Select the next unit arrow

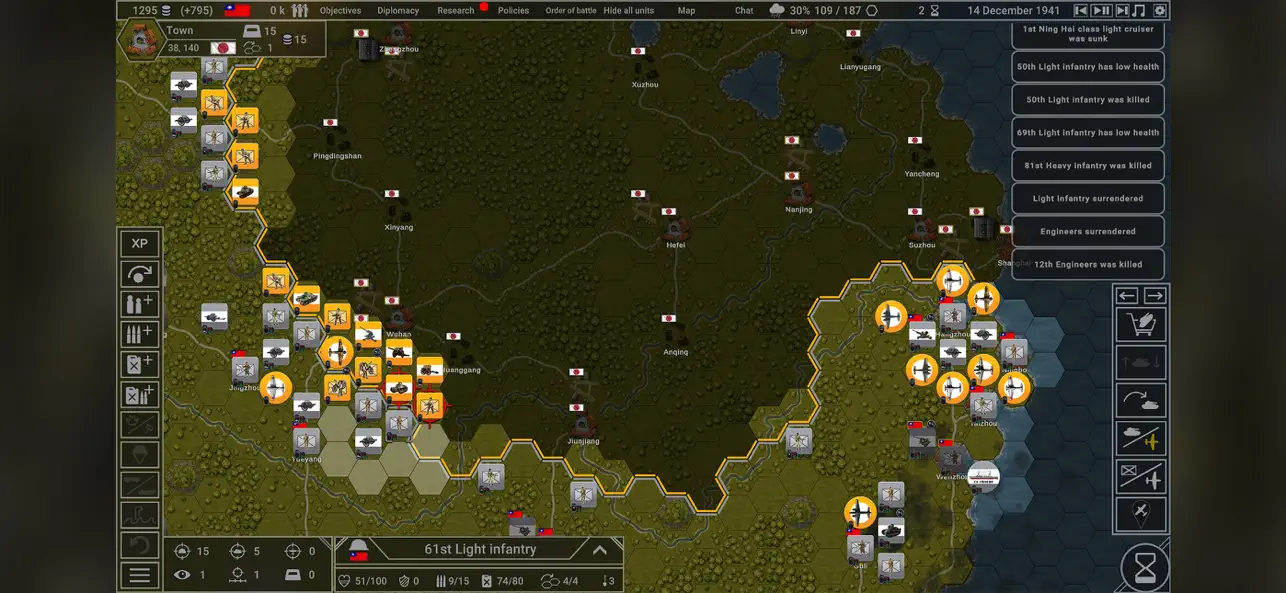(1155, 296)
